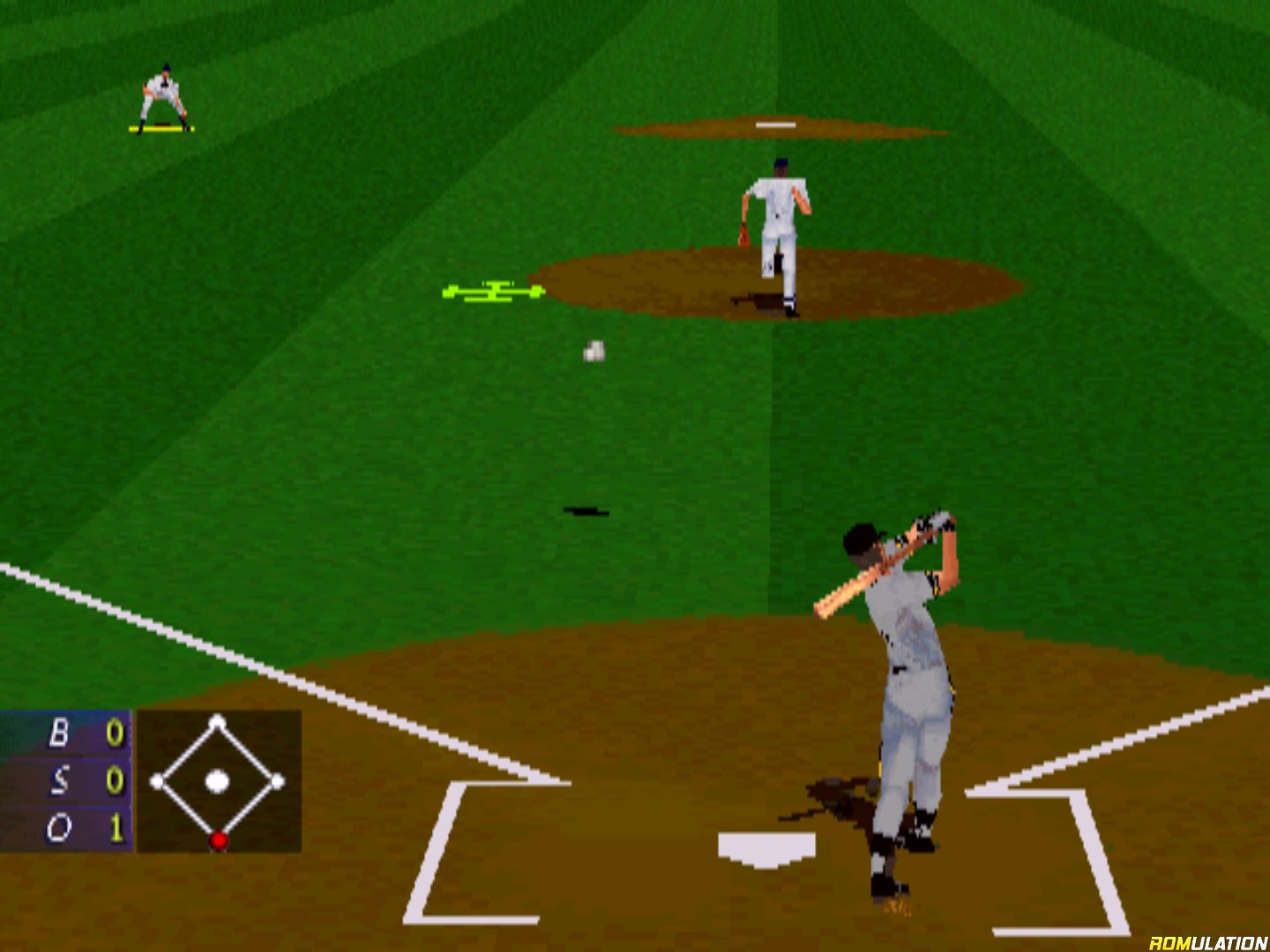
Task: Select the red home plate marker on diamond
Action: [218, 840]
